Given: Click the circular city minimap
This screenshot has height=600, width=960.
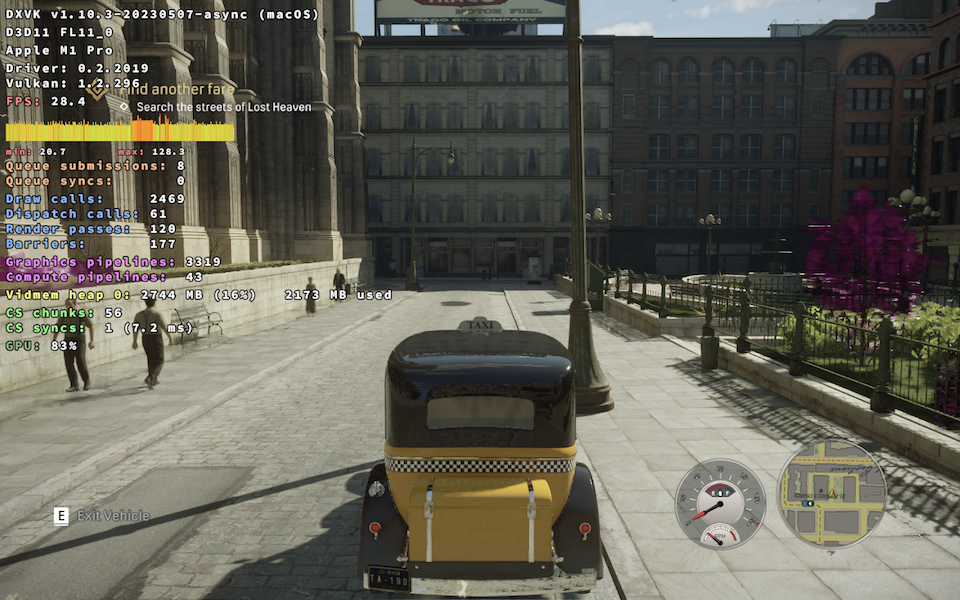Looking at the screenshot, I should click(x=832, y=495).
